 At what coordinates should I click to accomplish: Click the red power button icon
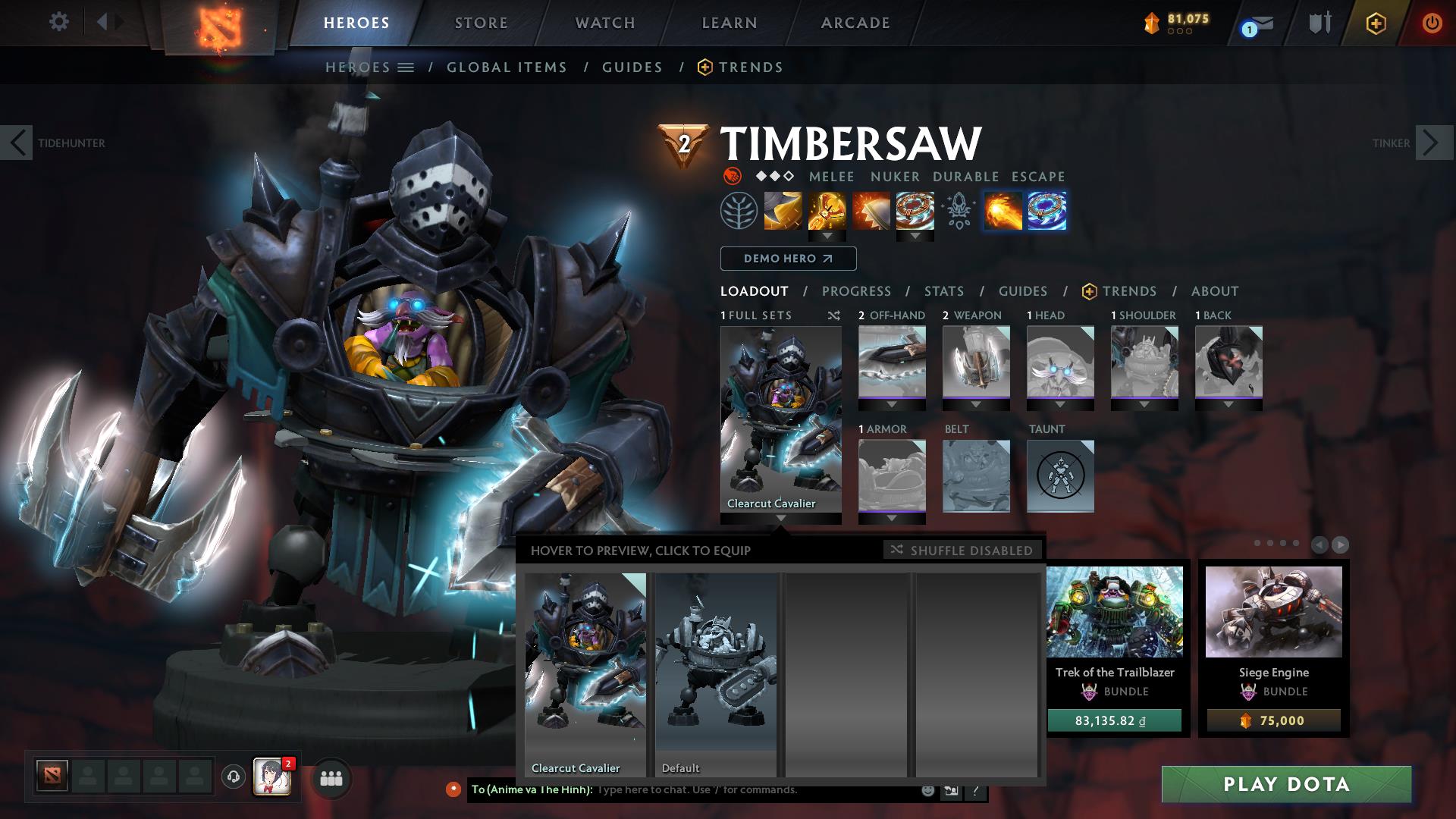click(x=1432, y=23)
